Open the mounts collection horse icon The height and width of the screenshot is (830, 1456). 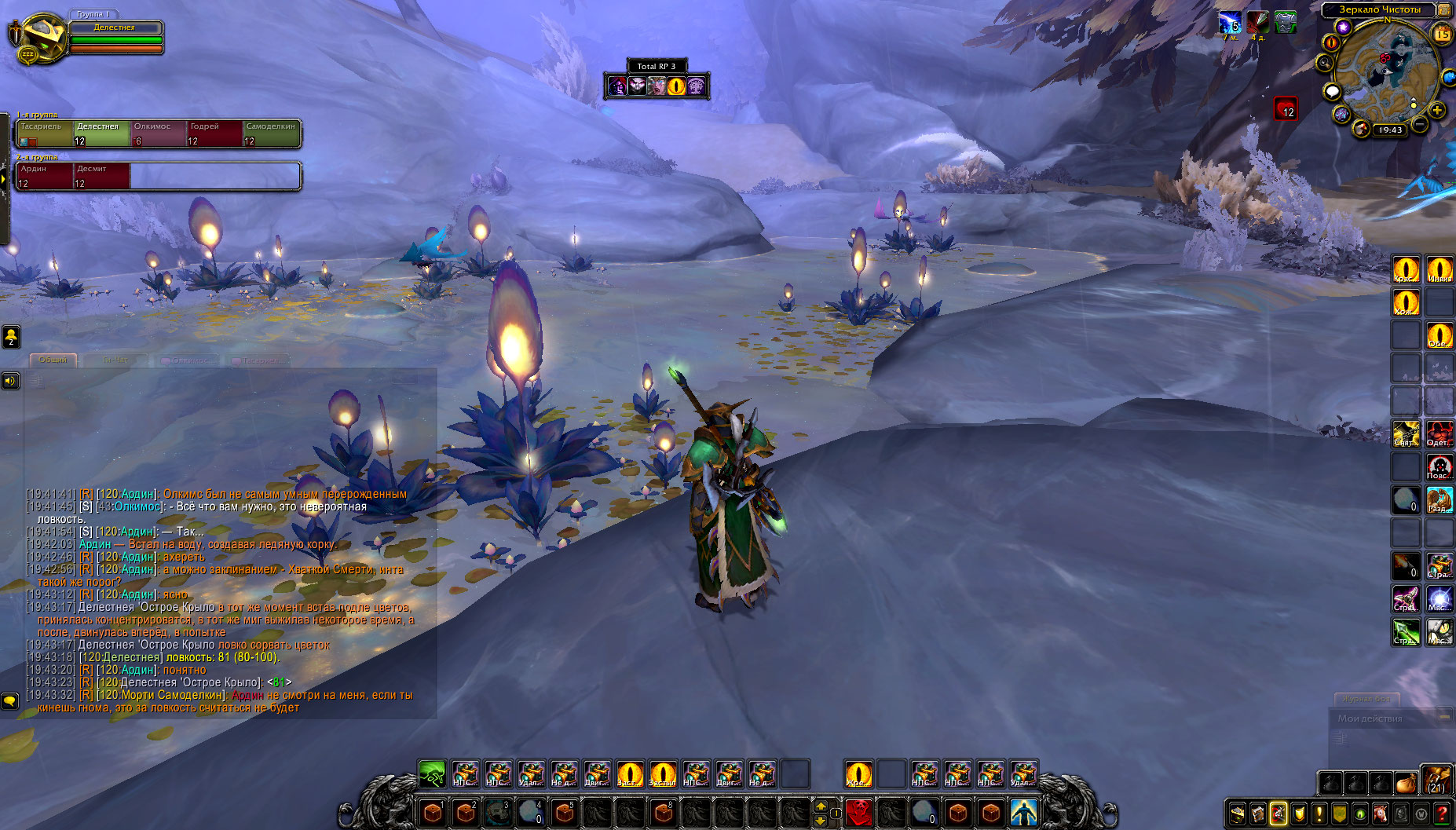click(x=1381, y=814)
